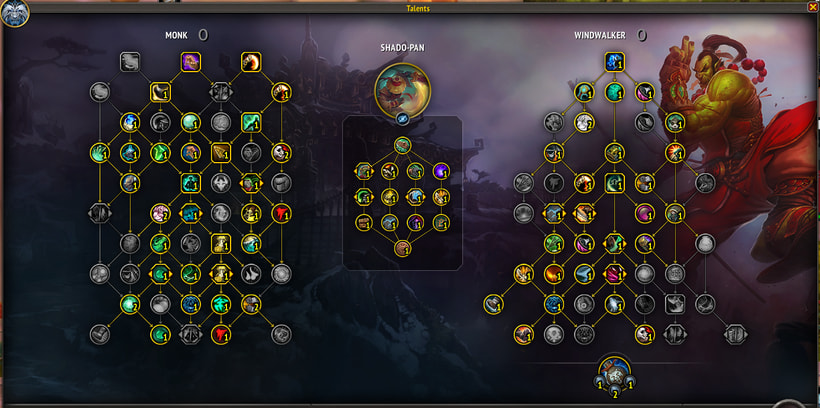Toggle the eye icon beneath the Shado-Pan portrait
This screenshot has height=408, width=820.
pos(402,118)
